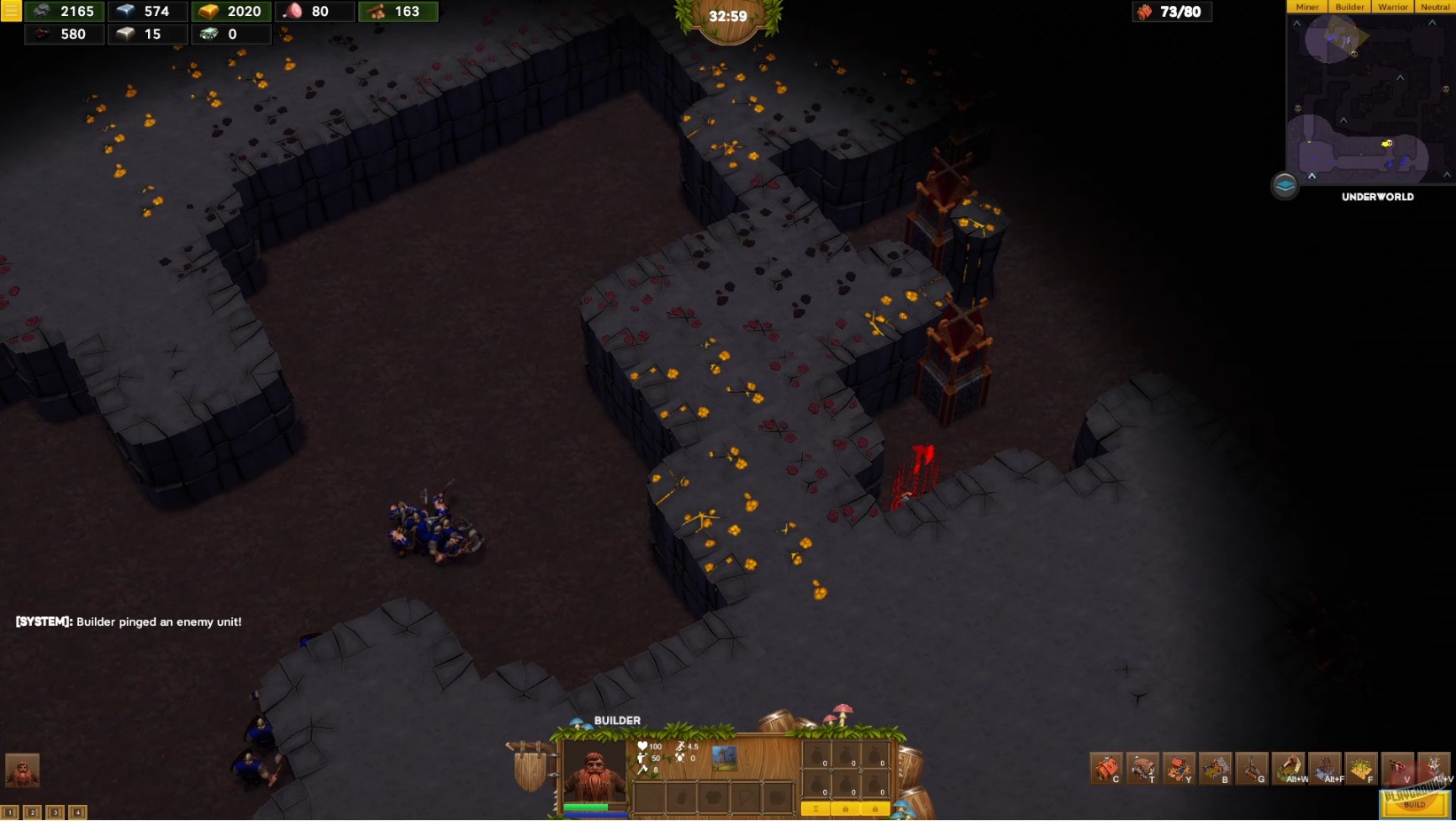Click the Builder unit portrait
Screen dimensions: 1456x821
tap(594, 767)
